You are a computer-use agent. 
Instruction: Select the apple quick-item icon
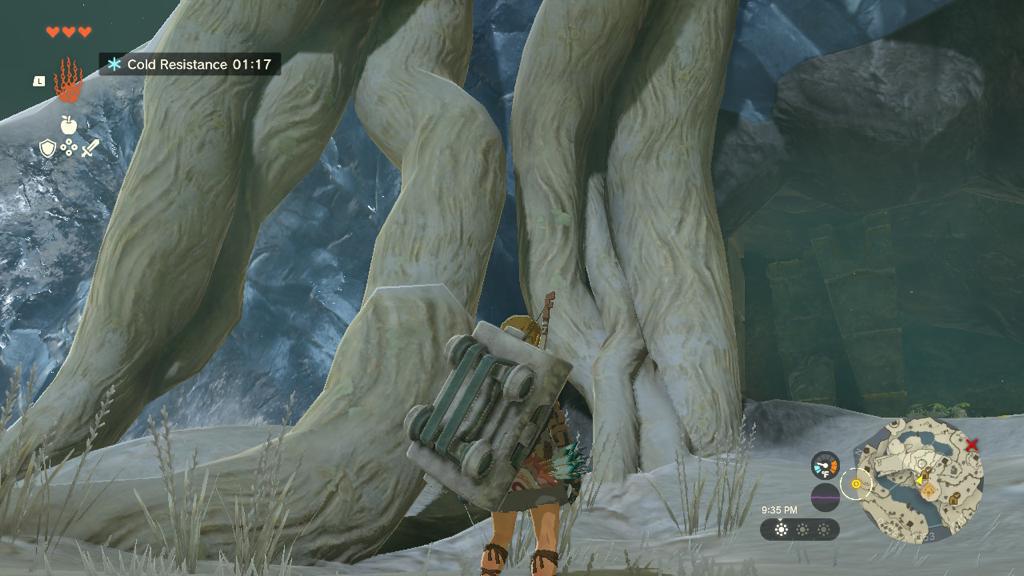point(68,125)
